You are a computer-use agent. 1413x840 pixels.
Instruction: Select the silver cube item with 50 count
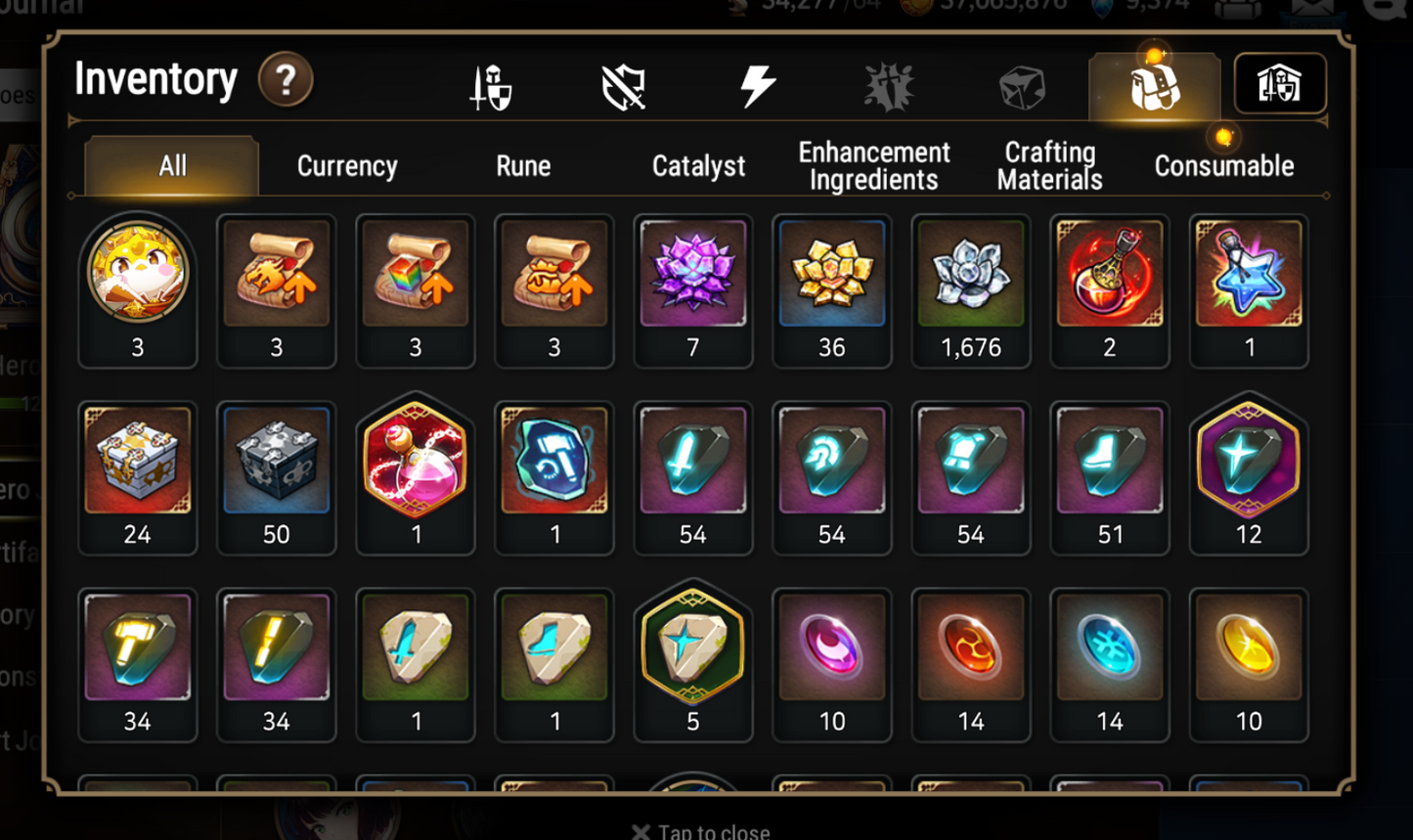point(277,458)
